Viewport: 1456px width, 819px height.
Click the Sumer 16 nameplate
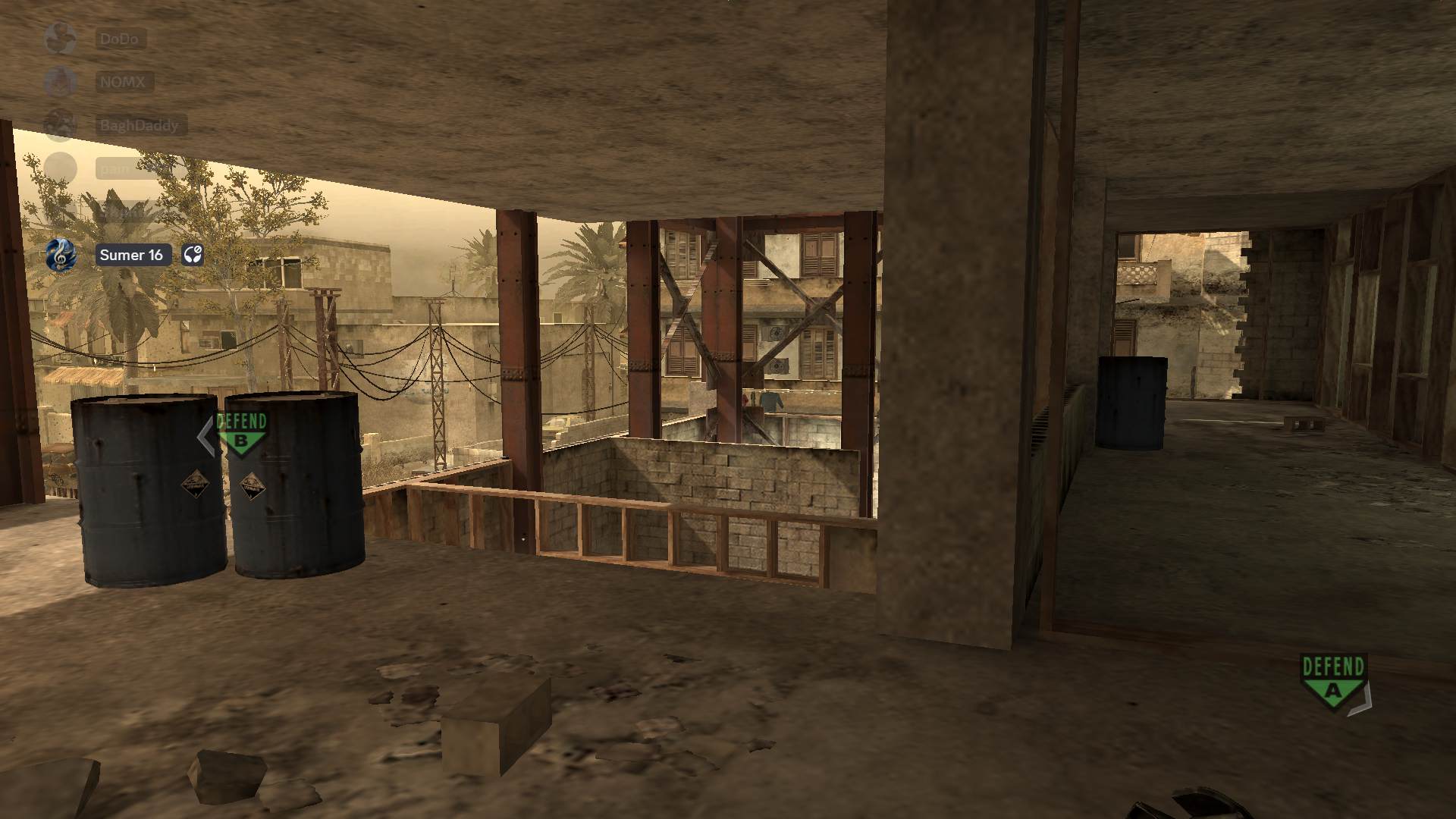coord(132,255)
